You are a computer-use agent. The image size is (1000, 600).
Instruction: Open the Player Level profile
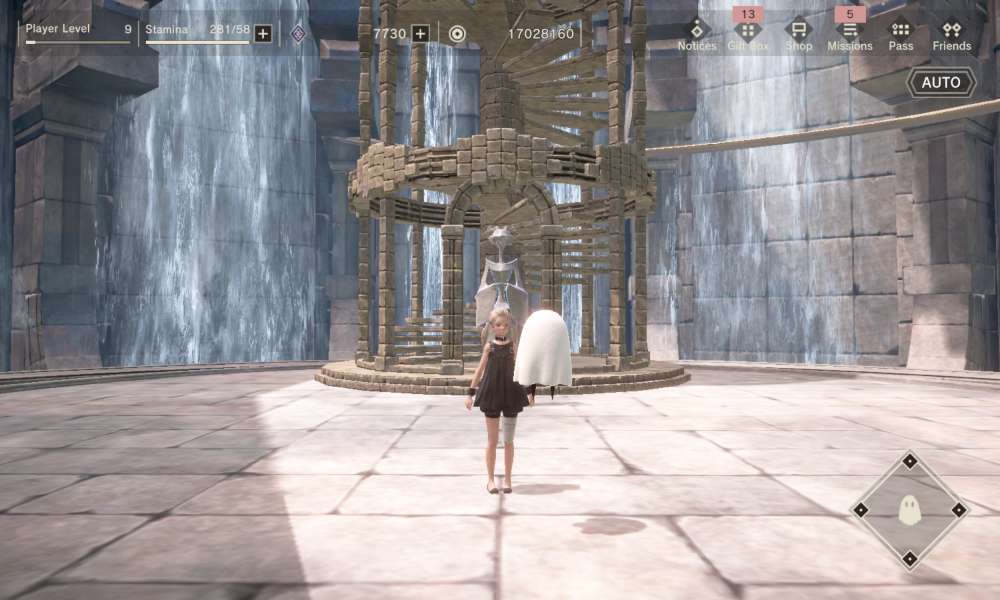click(x=78, y=32)
